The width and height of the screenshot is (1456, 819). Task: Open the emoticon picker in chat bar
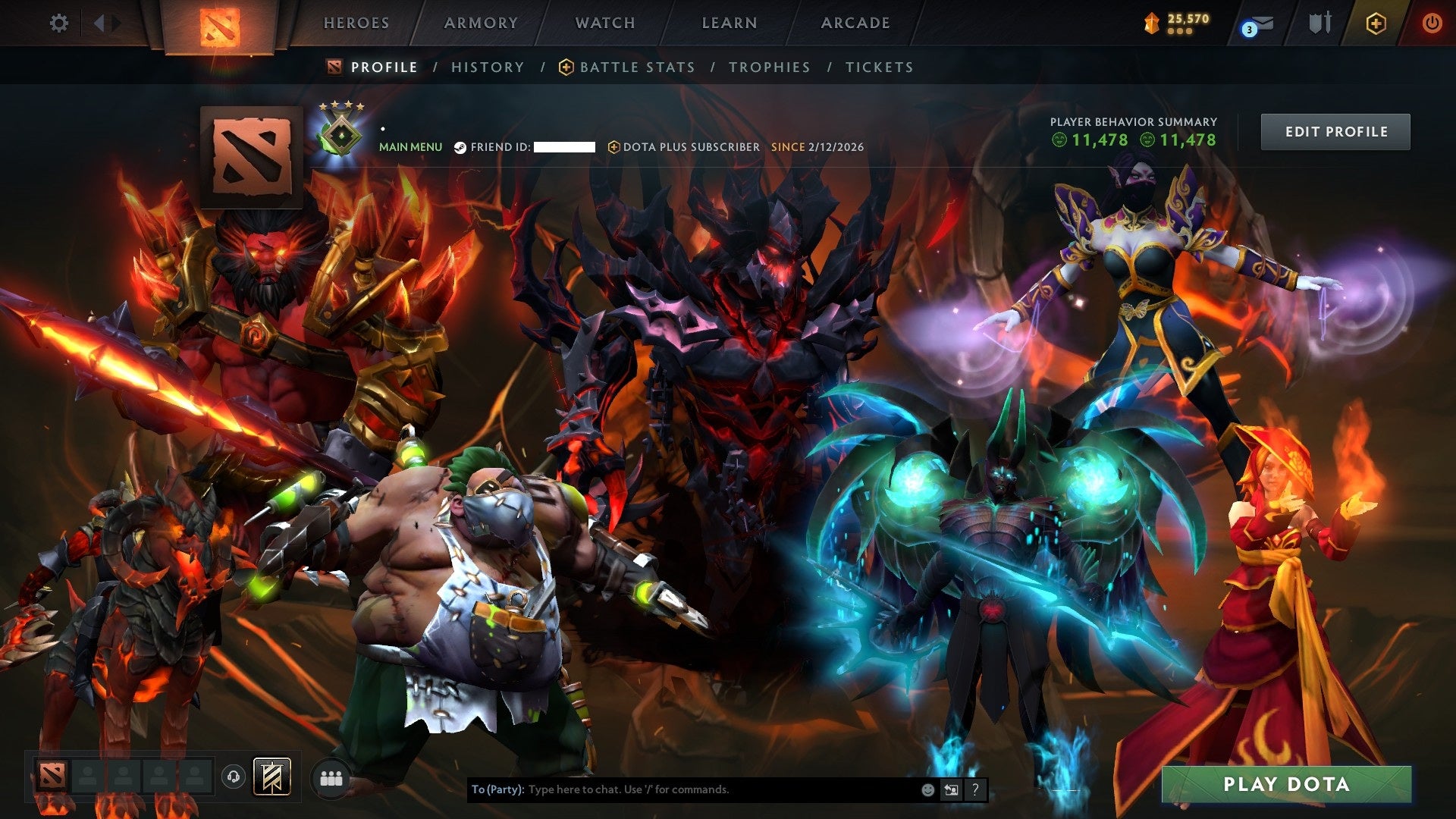928,789
